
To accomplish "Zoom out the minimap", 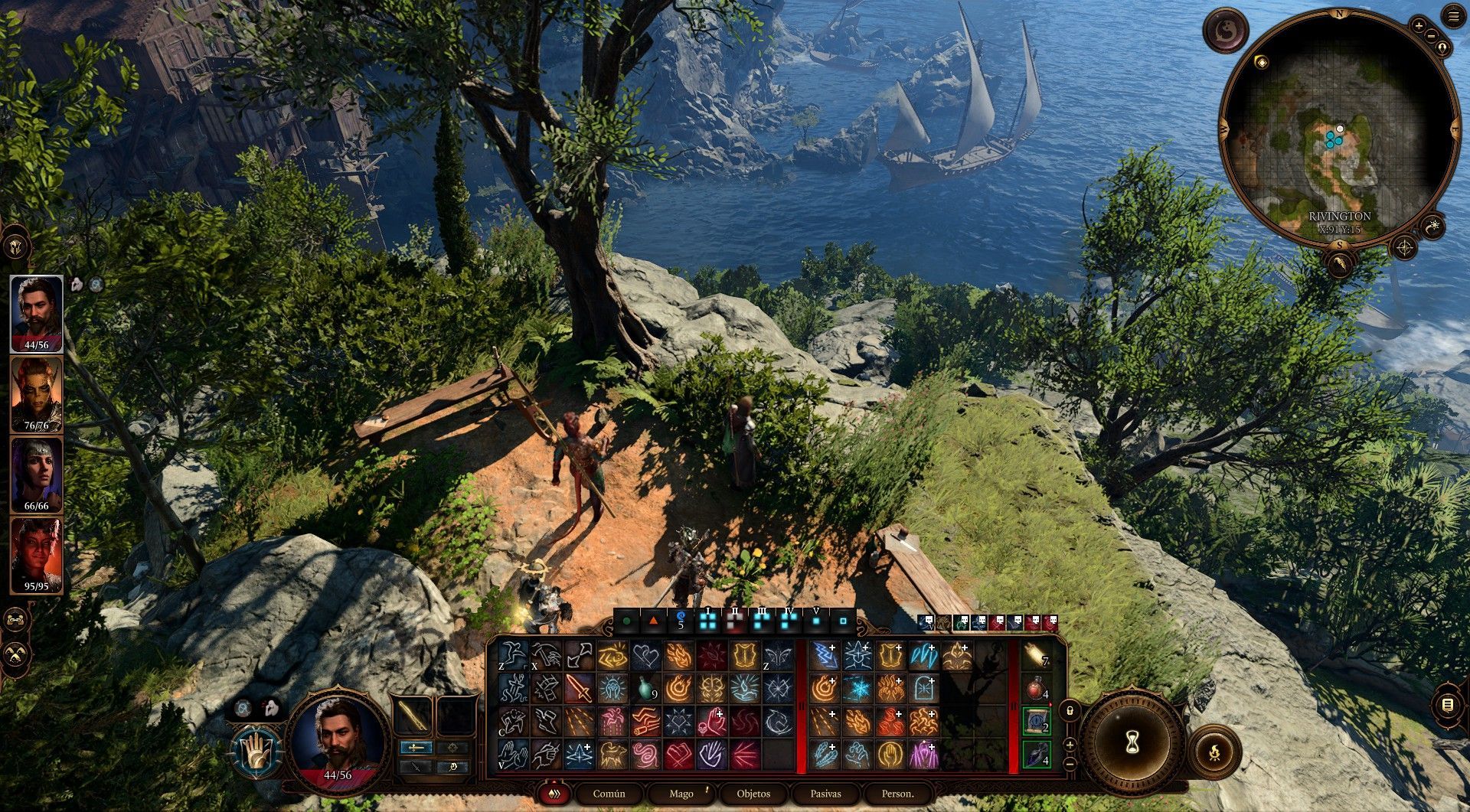I will click(x=1431, y=36).
